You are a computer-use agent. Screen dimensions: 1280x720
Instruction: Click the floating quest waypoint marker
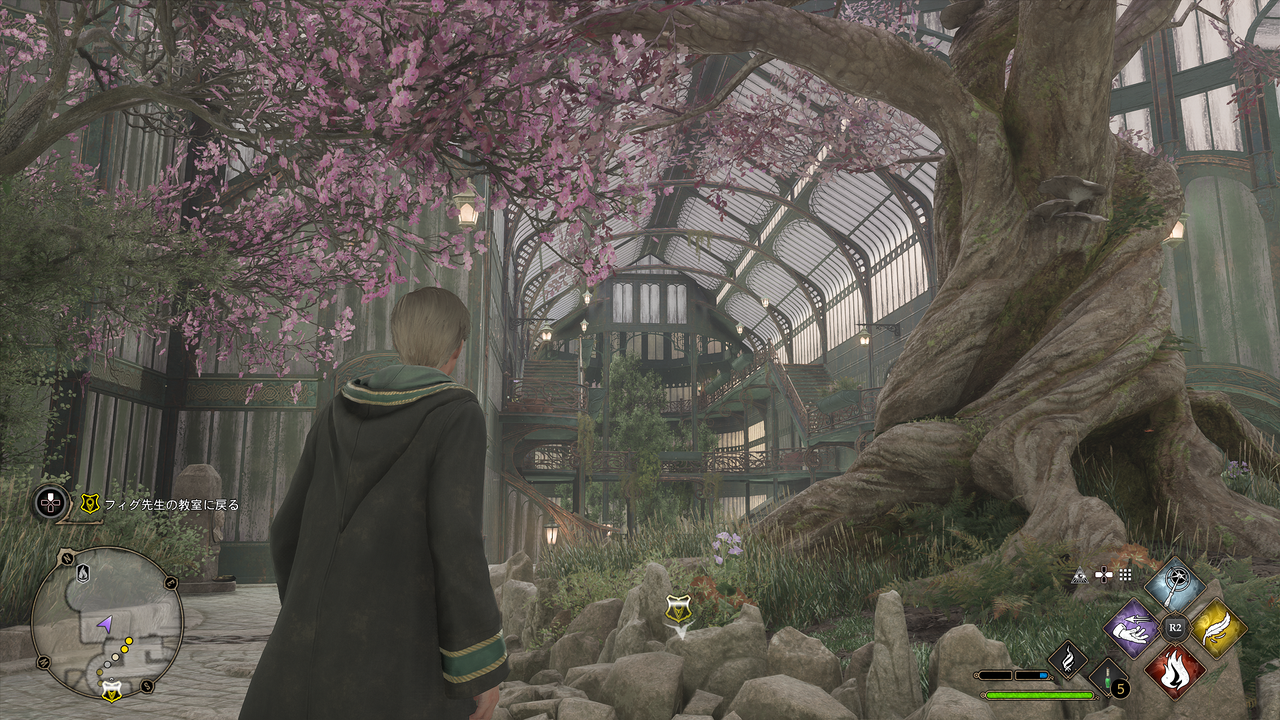click(x=680, y=609)
